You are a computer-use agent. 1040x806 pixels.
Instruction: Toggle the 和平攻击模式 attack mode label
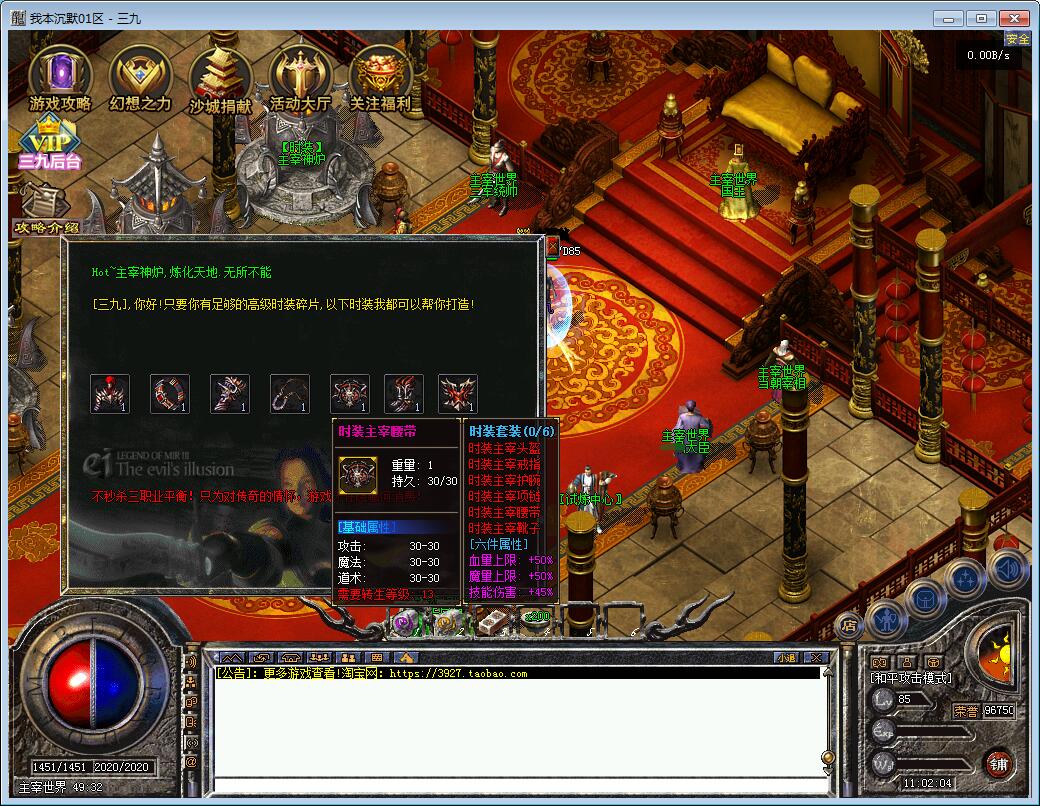911,678
